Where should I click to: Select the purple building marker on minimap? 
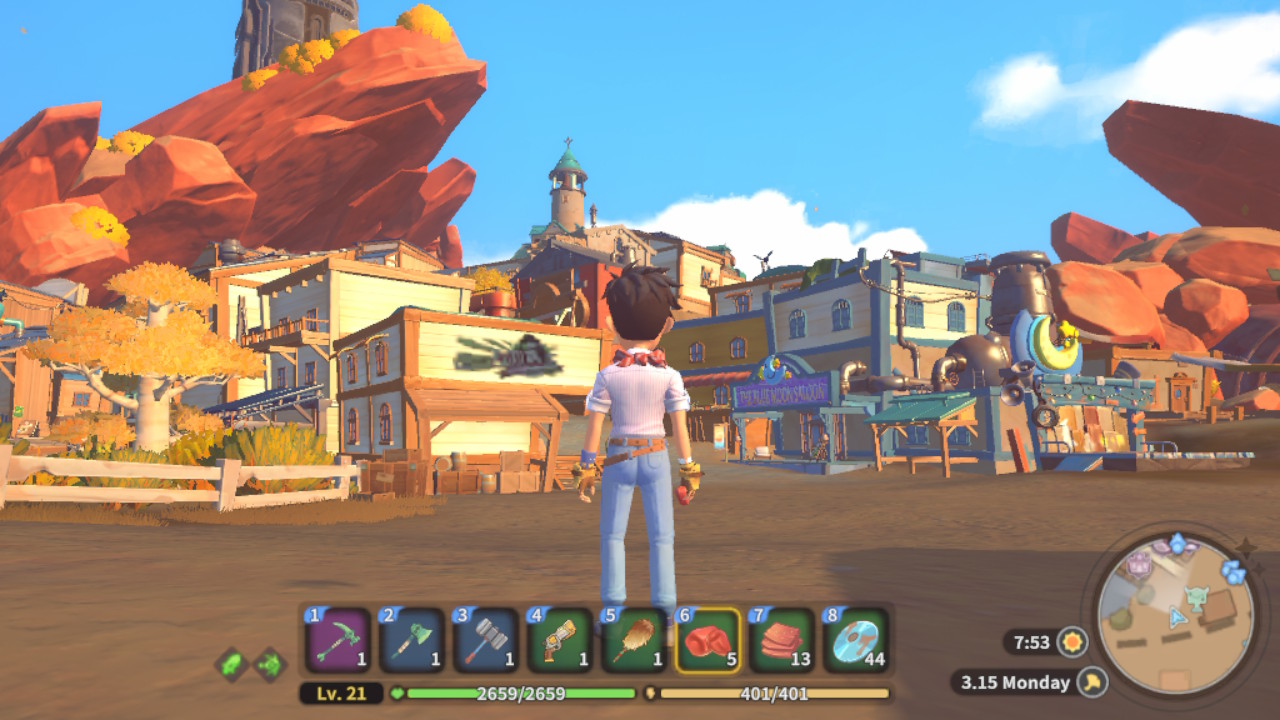[x=1141, y=565]
